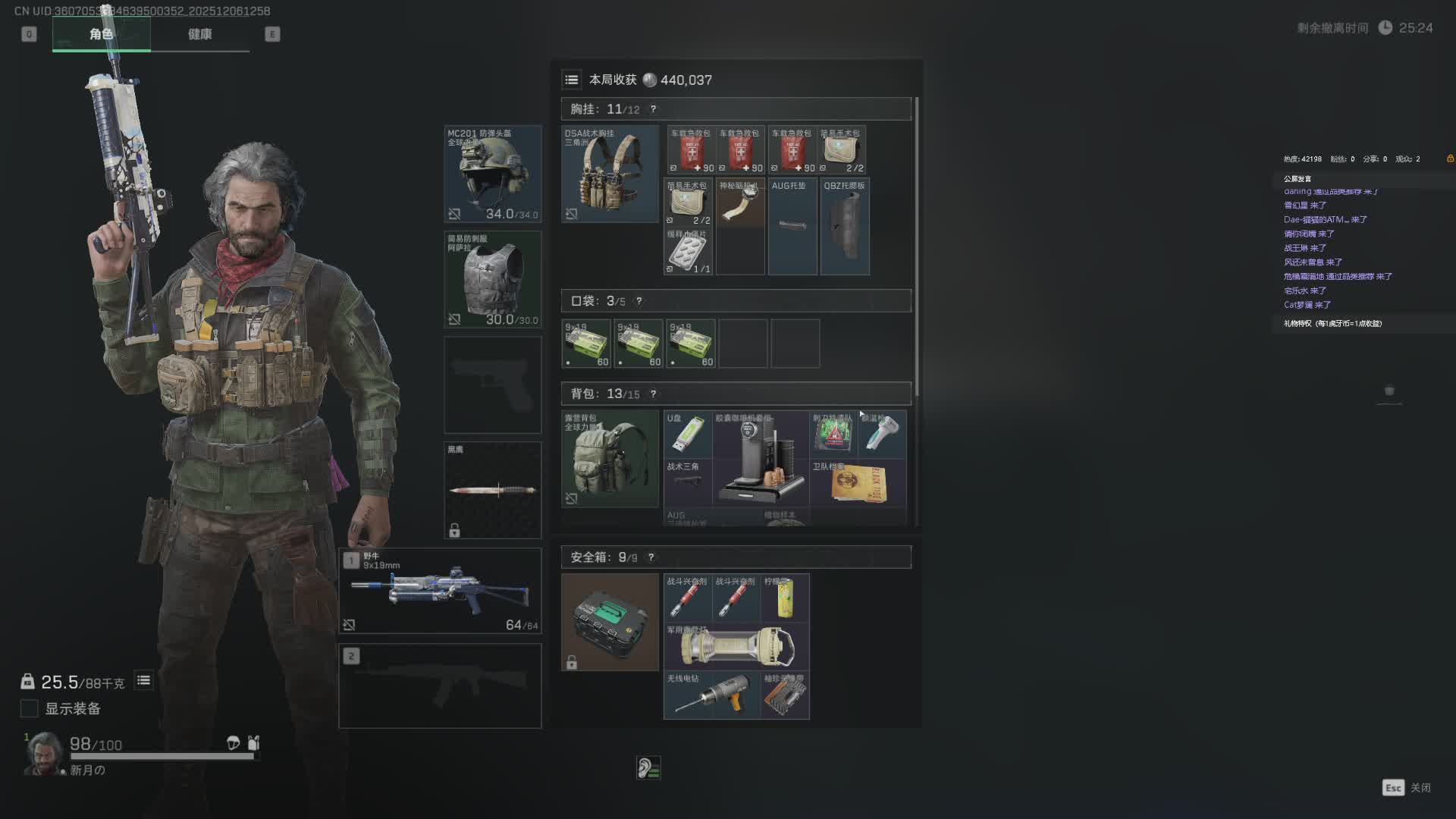
Task: Select the 黑鹰 knife slot
Action: click(492, 490)
